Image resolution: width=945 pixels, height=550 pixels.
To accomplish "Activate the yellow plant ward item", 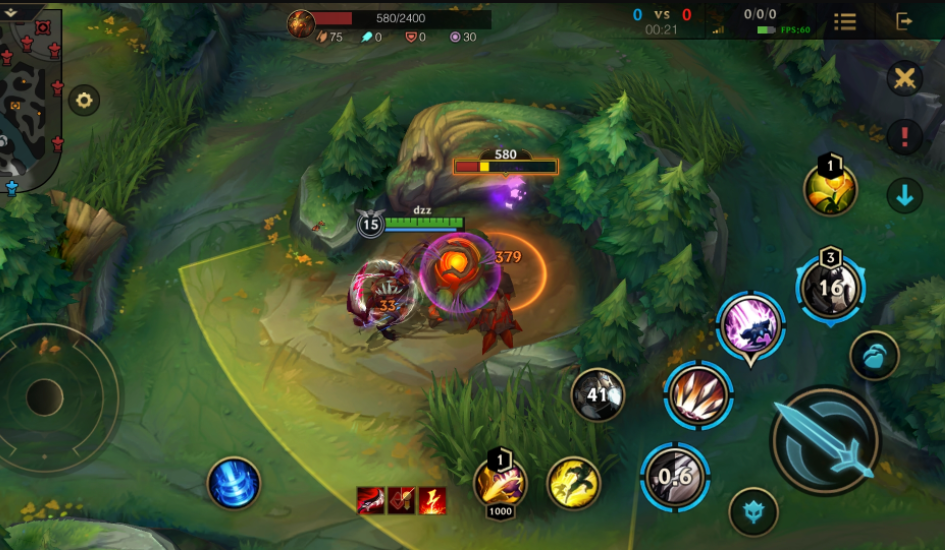I will (x=830, y=188).
